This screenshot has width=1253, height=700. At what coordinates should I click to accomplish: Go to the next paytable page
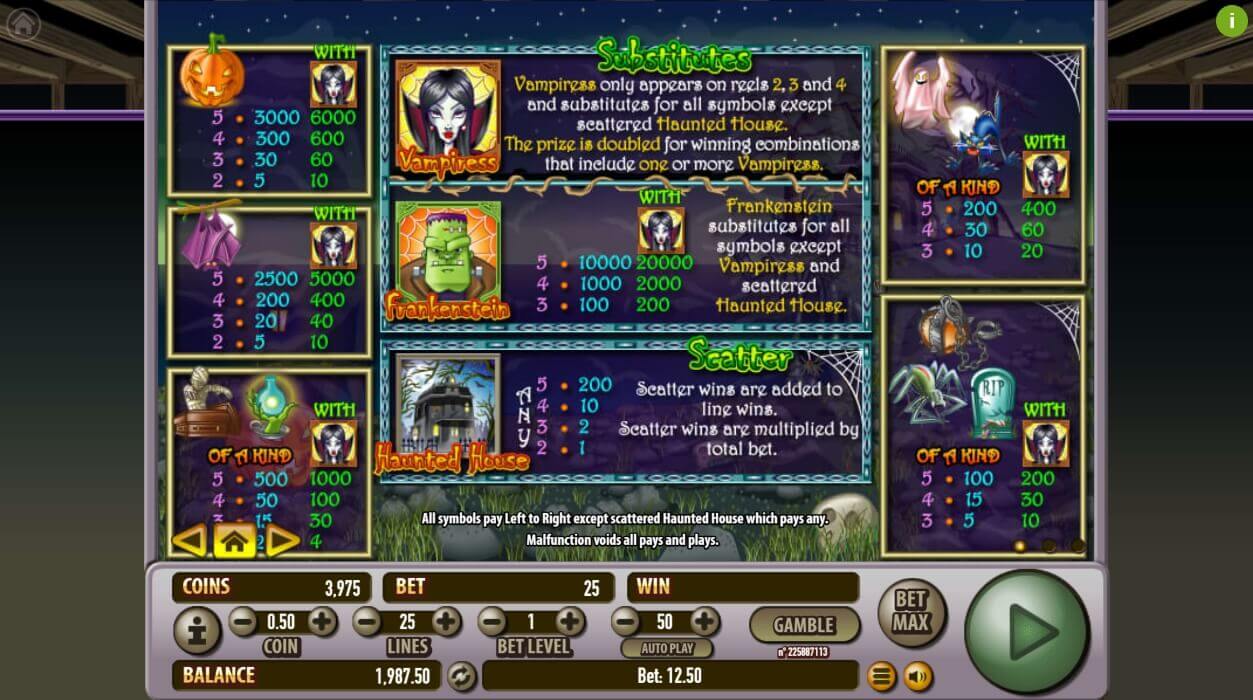pyautogui.click(x=281, y=541)
